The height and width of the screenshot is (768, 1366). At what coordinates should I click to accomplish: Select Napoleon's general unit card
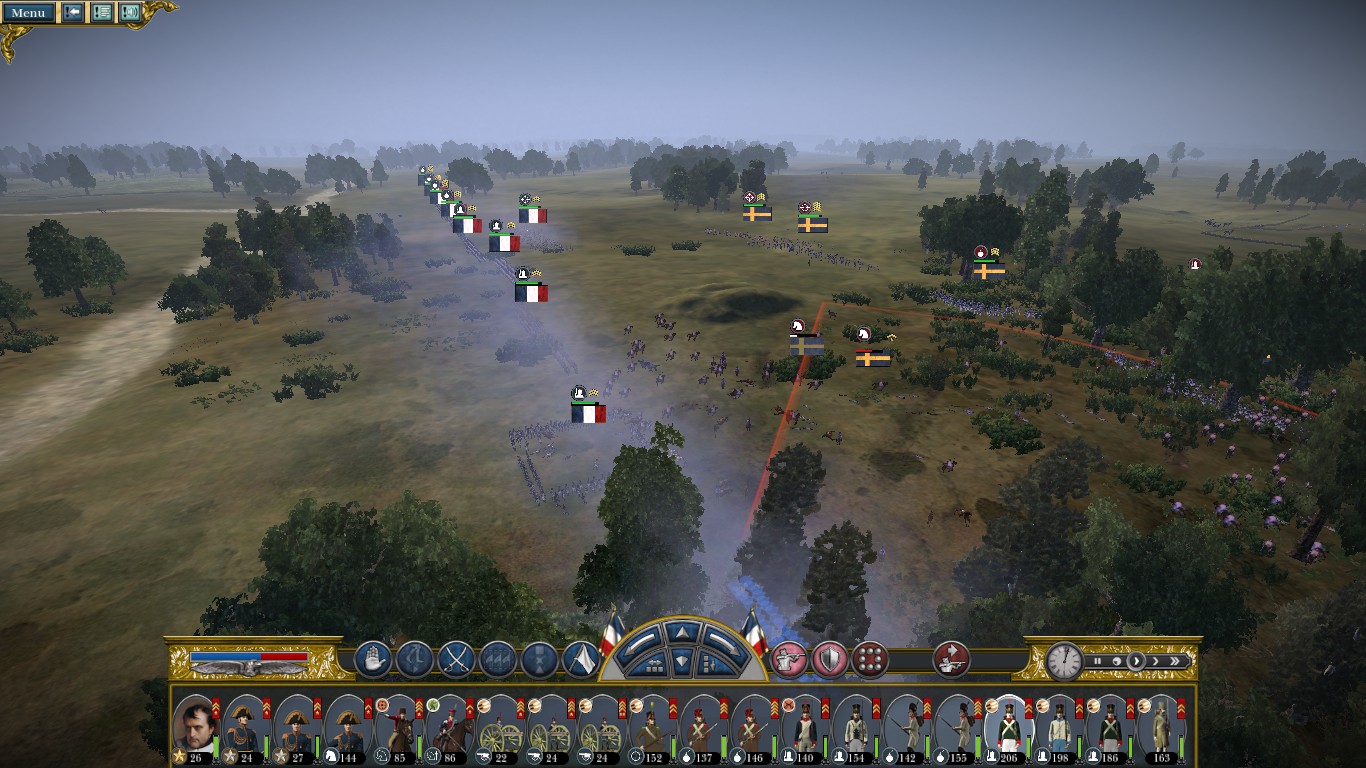point(195,727)
